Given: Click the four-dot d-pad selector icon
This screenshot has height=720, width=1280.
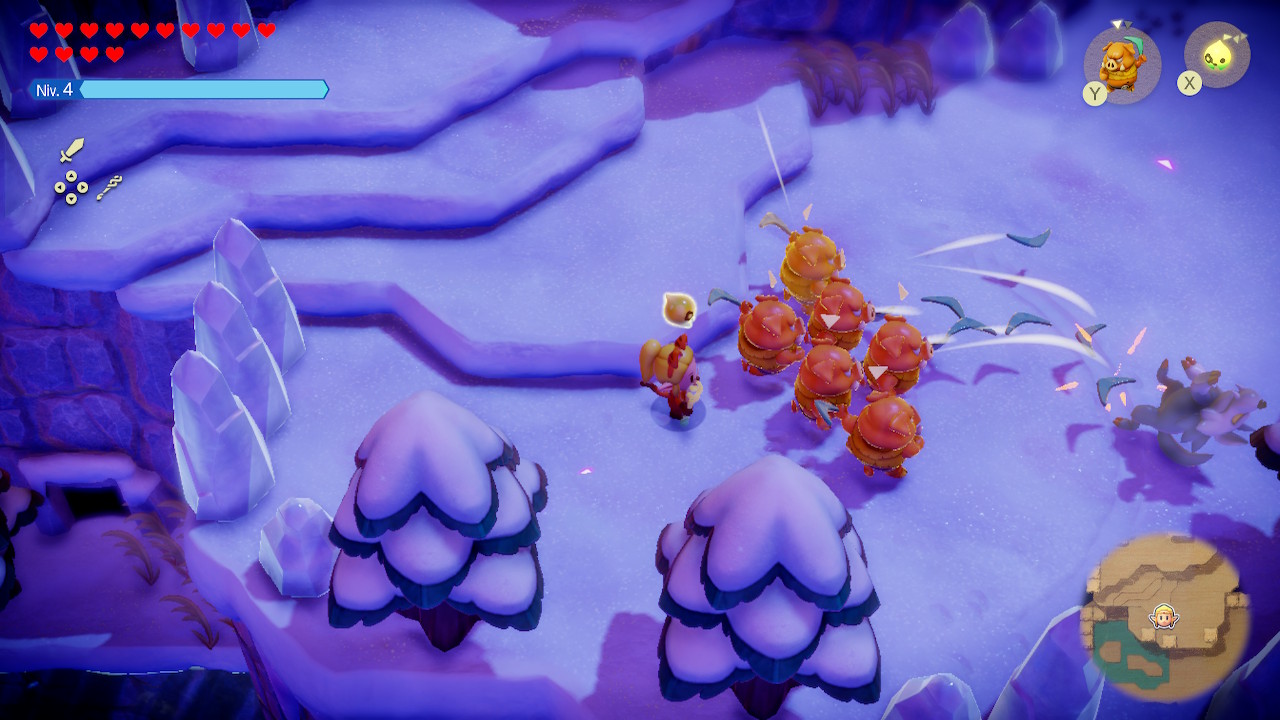Looking at the screenshot, I should point(70,187).
